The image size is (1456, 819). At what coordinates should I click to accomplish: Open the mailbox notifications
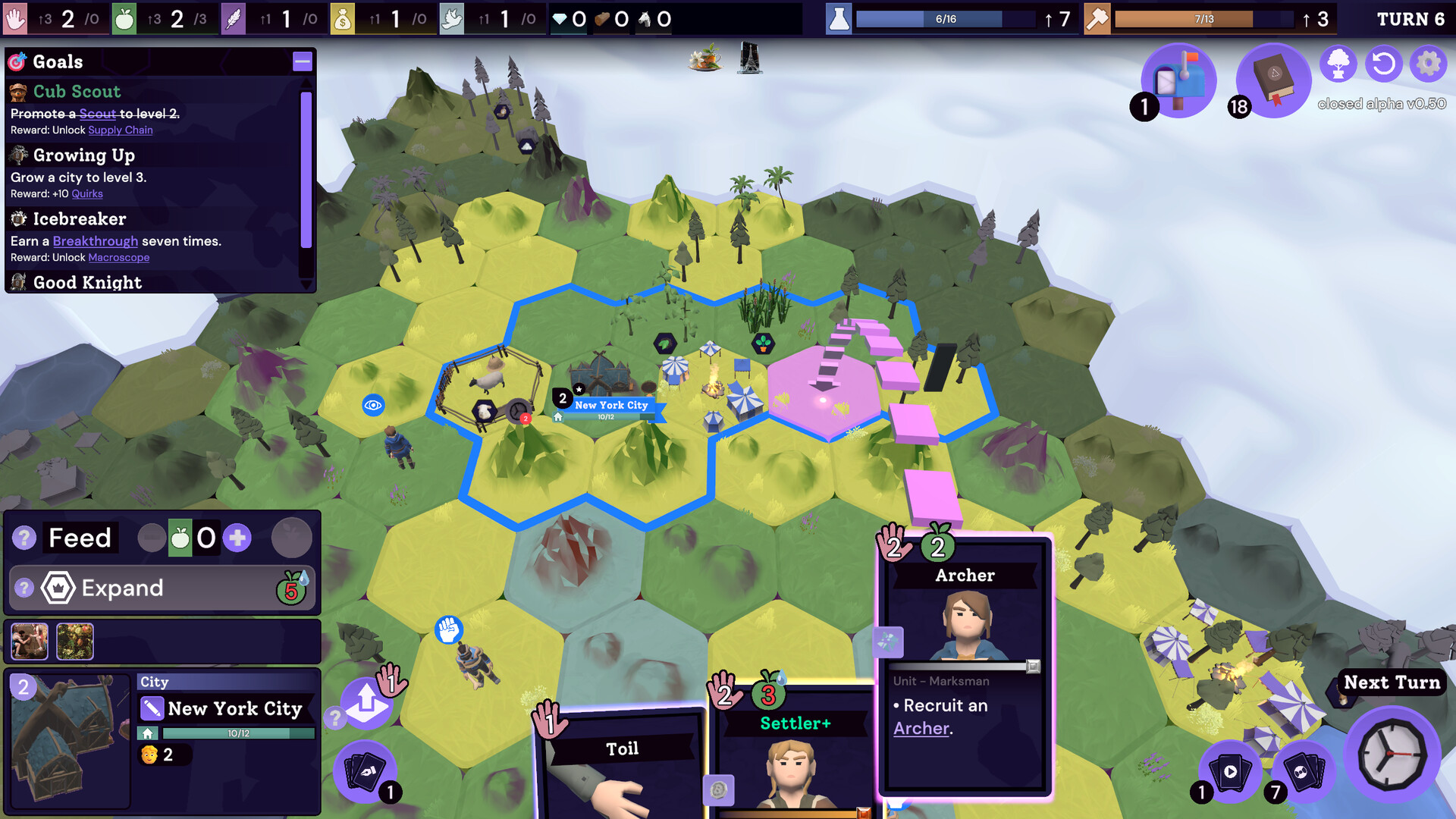coord(1178,80)
